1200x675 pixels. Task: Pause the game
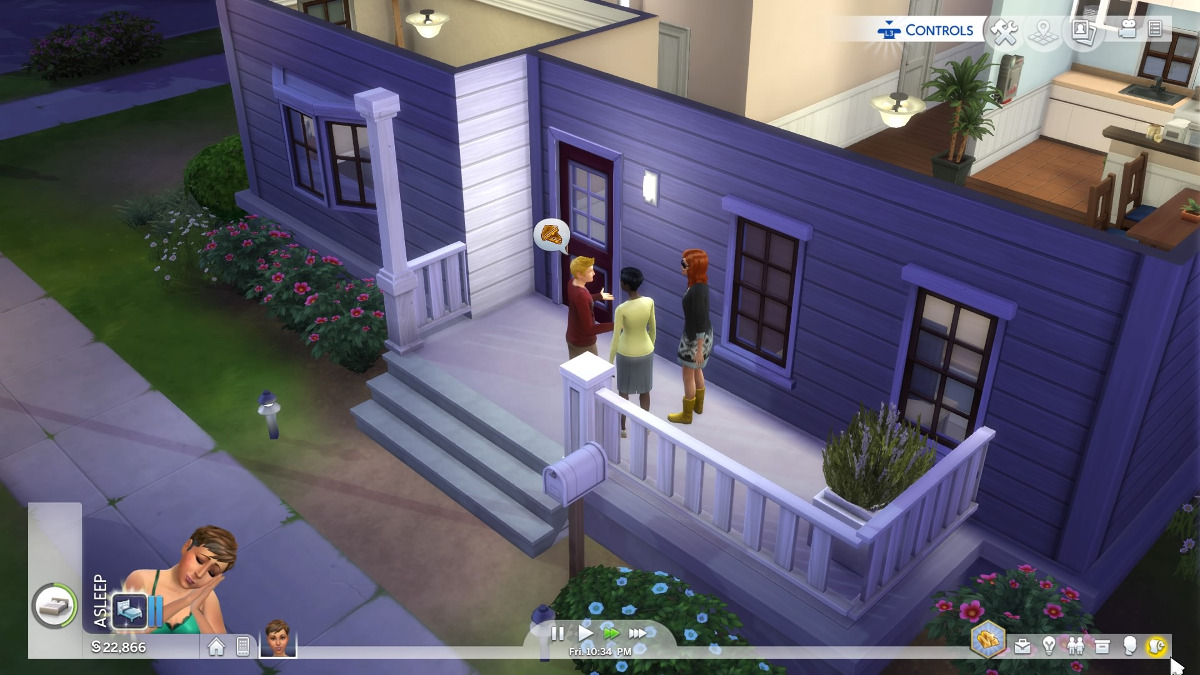pyautogui.click(x=558, y=633)
